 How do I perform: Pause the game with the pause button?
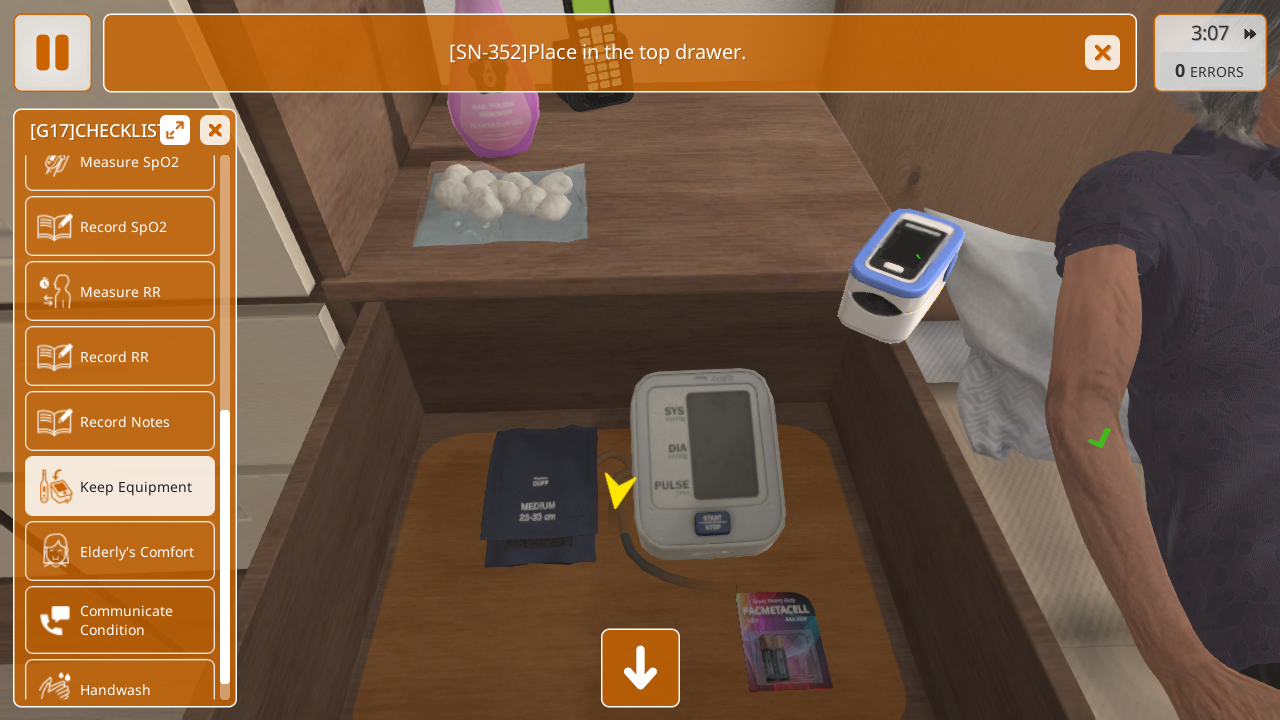point(52,53)
